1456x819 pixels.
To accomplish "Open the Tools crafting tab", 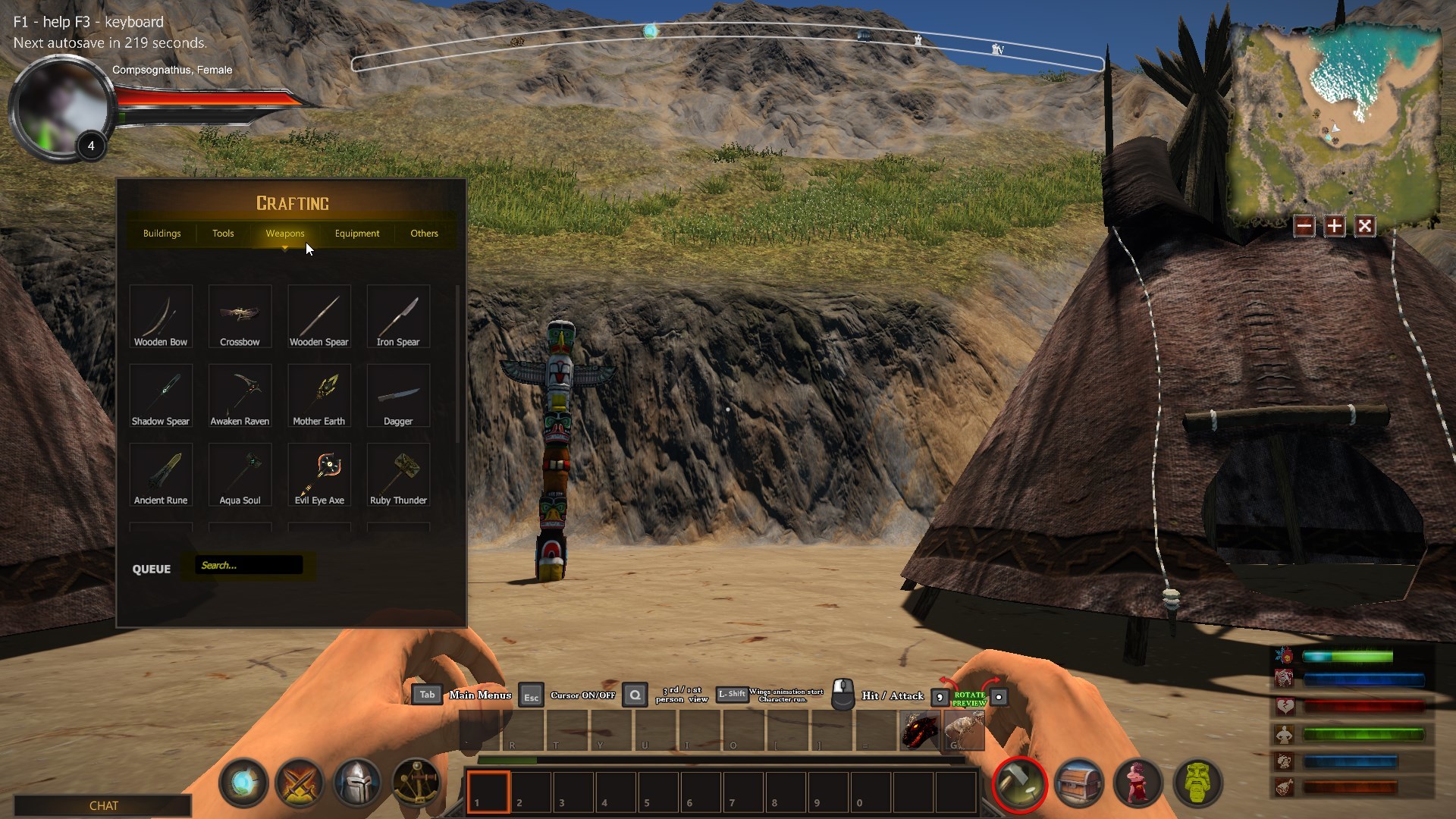I will click(223, 234).
